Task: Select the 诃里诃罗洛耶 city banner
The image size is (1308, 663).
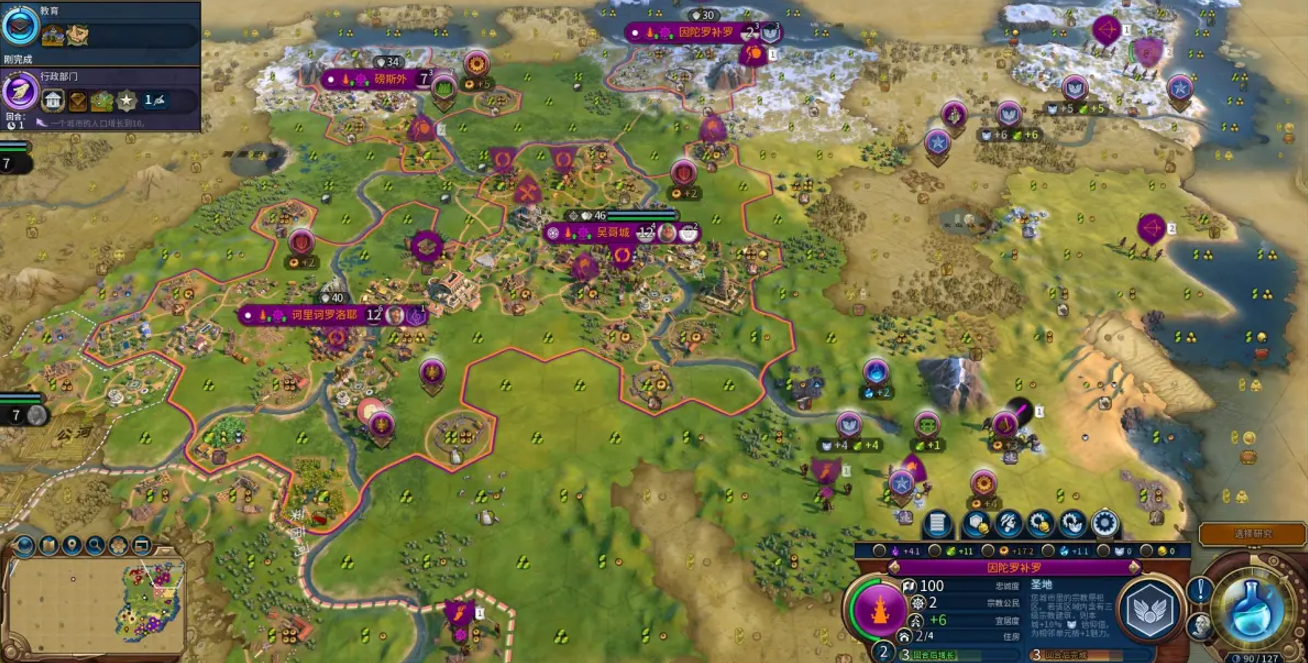Action: (310, 314)
